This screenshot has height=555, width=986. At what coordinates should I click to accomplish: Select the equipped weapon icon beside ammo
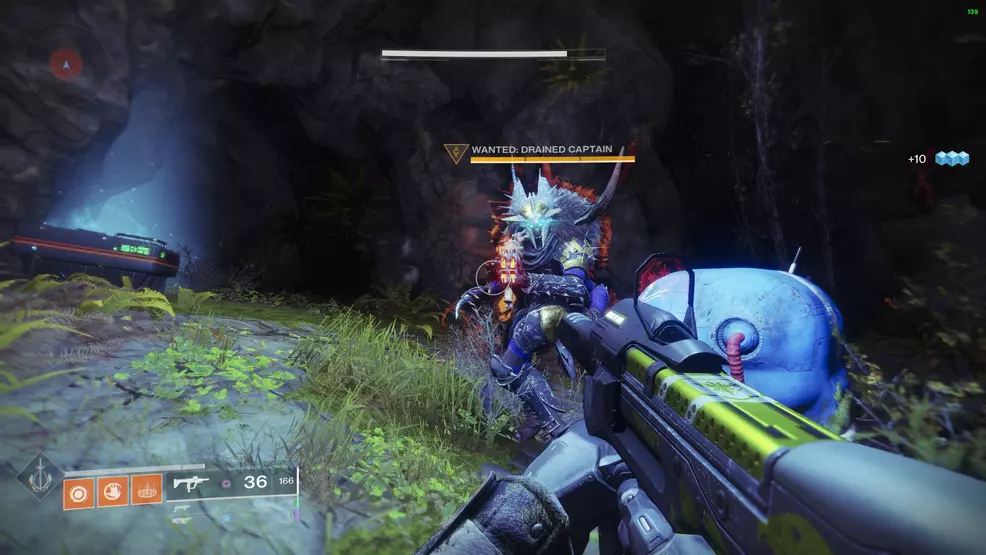190,483
